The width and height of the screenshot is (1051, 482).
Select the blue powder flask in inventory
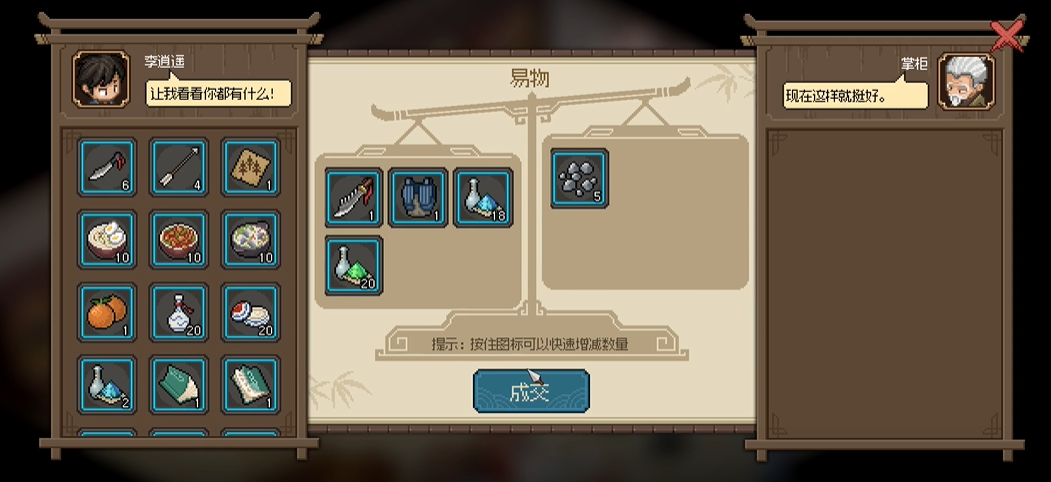click(107, 385)
